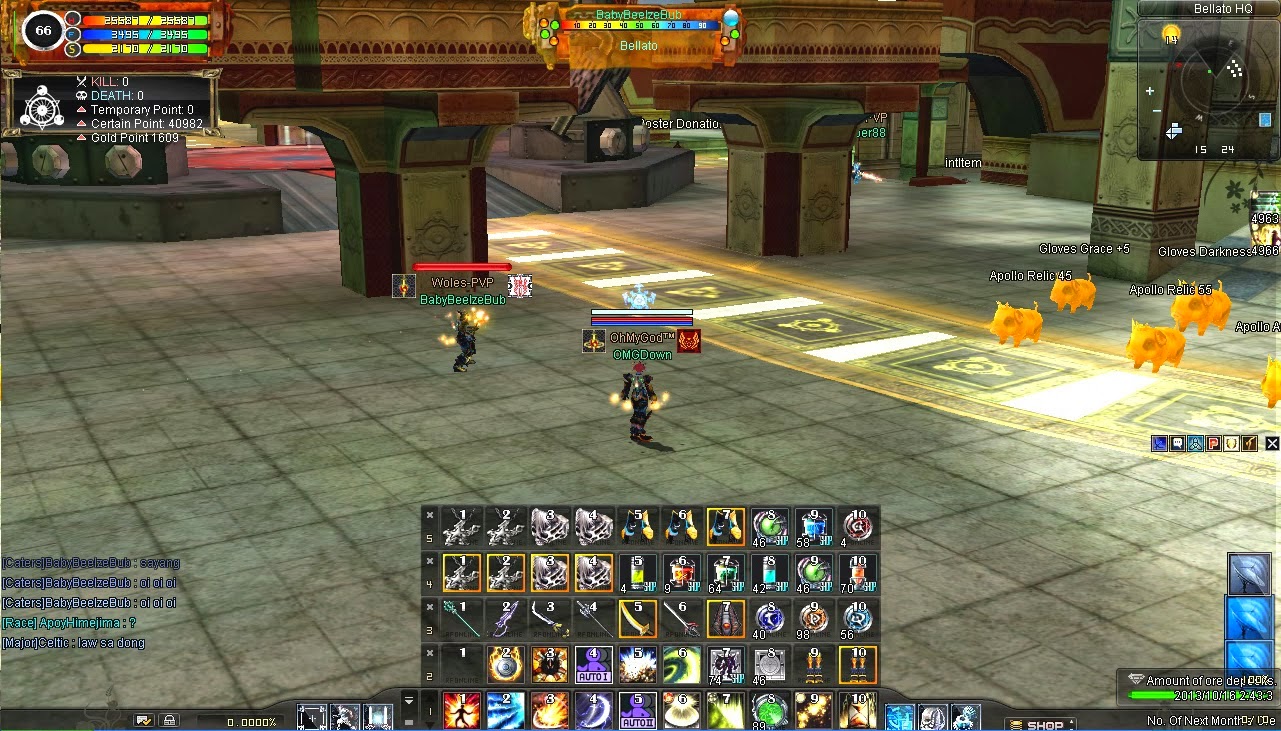Toggle the chat checkmark filter icon
The height and width of the screenshot is (731, 1281).
click(x=143, y=719)
